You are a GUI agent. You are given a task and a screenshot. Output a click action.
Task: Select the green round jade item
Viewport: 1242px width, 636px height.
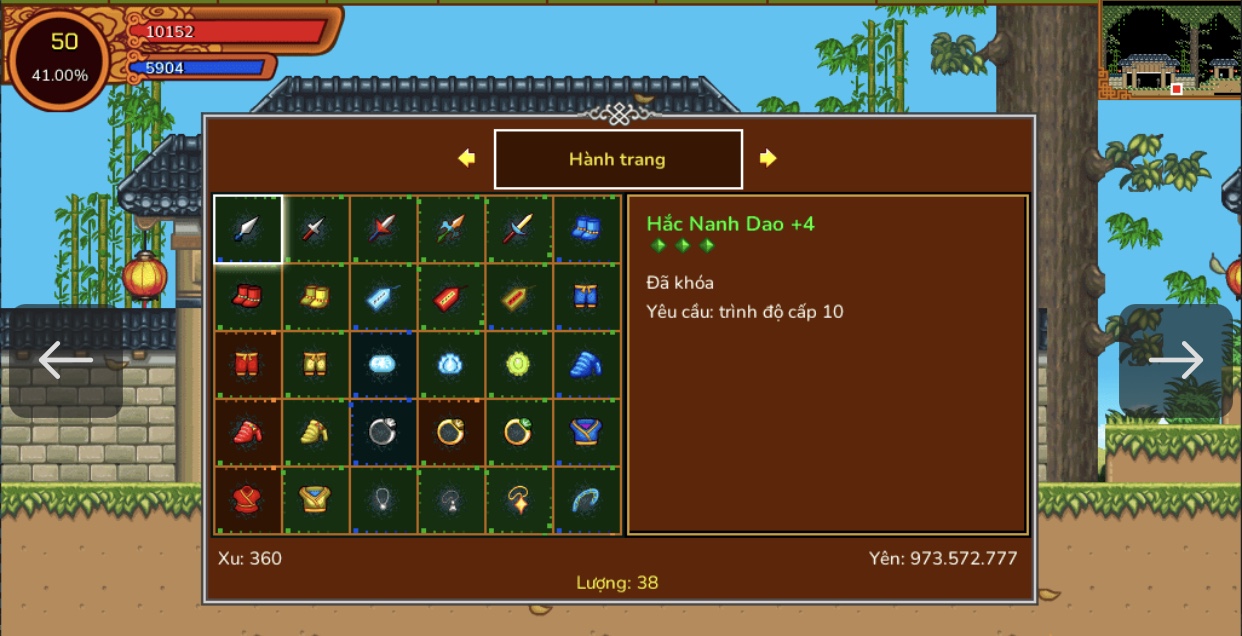pos(518,364)
